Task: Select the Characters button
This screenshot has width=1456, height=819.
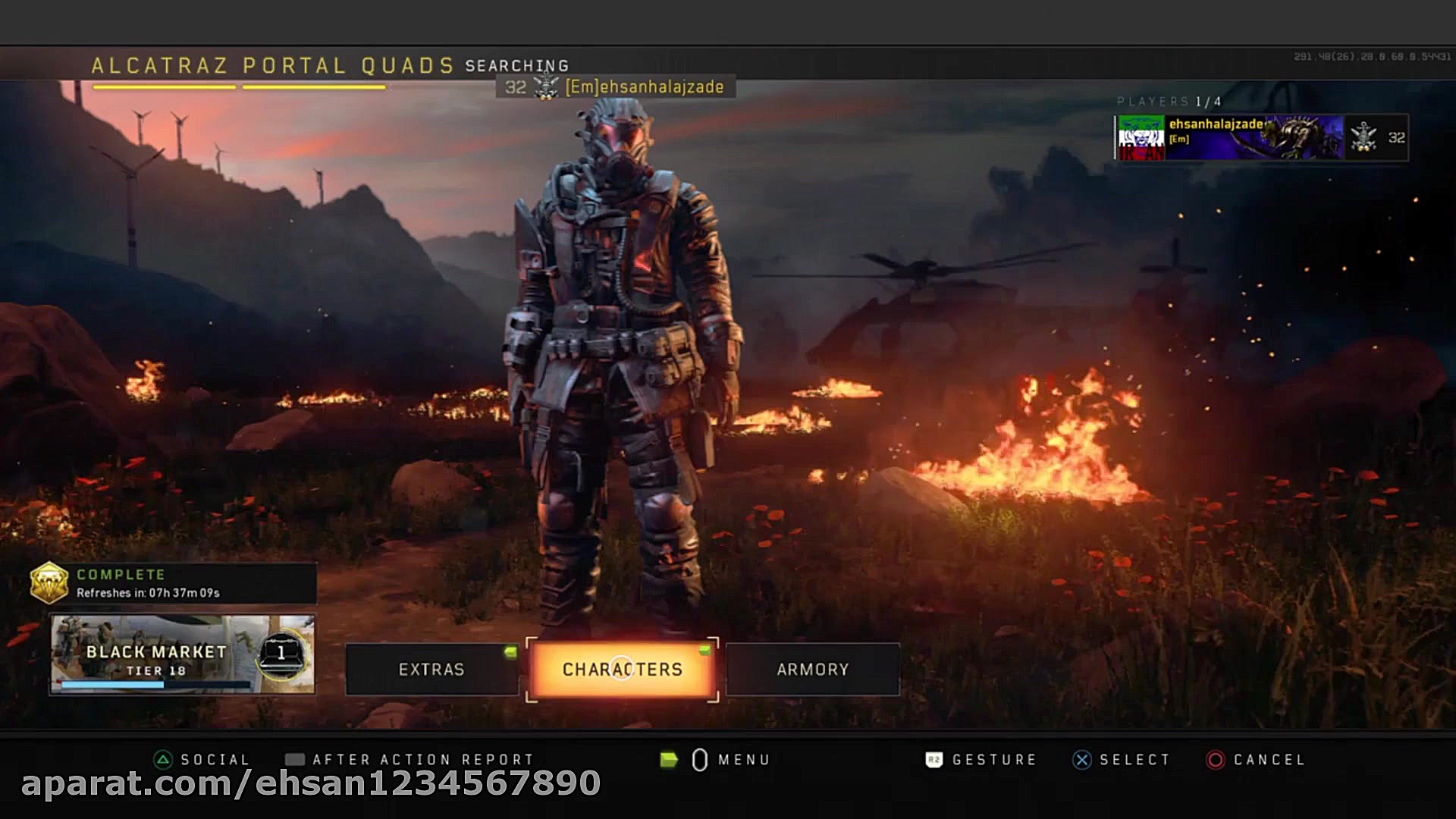Action: (622, 669)
